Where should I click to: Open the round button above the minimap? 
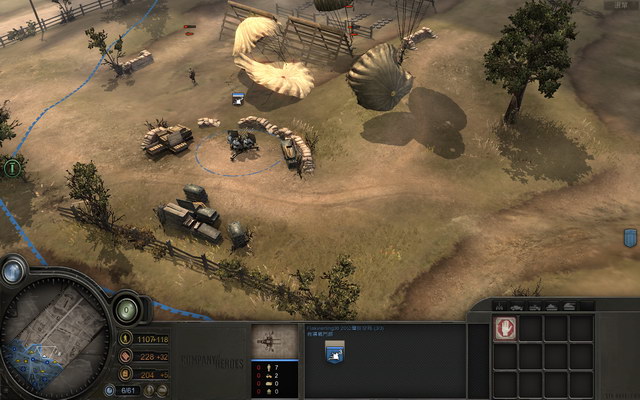(15, 271)
